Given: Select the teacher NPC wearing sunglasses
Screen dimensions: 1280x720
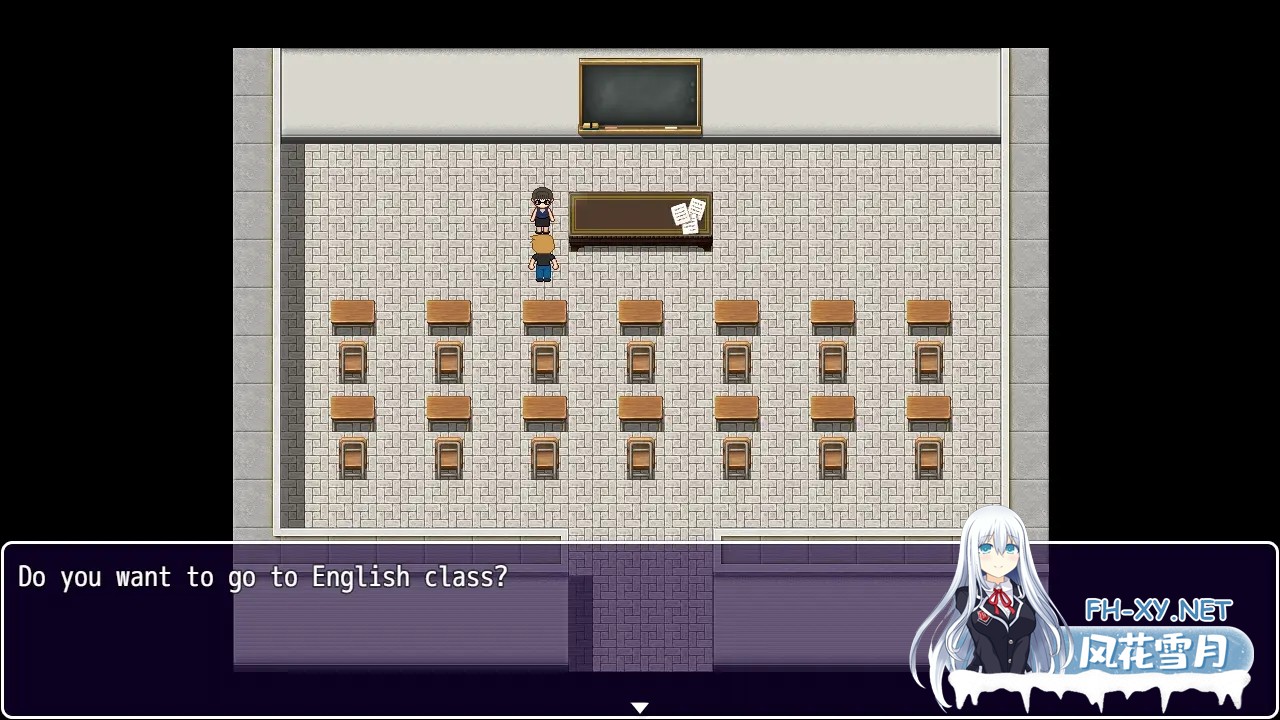Looking at the screenshot, I should coord(541,212).
